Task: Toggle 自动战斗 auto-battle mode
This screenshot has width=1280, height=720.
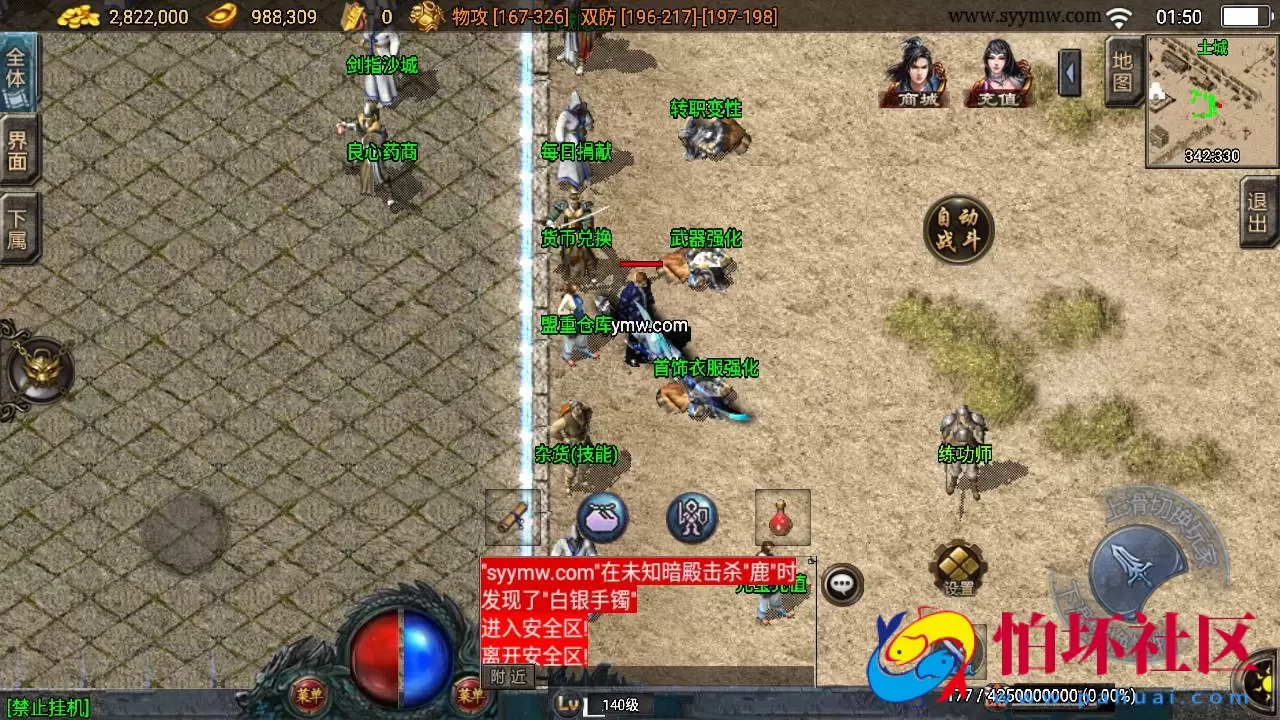Action: [x=958, y=228]
